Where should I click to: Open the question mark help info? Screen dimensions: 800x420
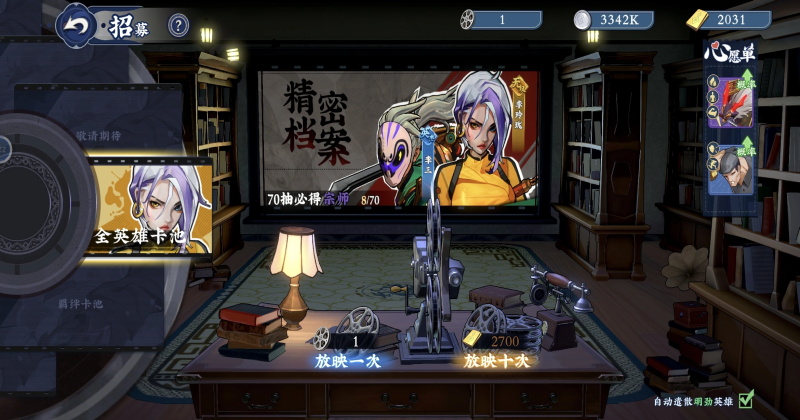pyautogui.click(x=178, y=25)
